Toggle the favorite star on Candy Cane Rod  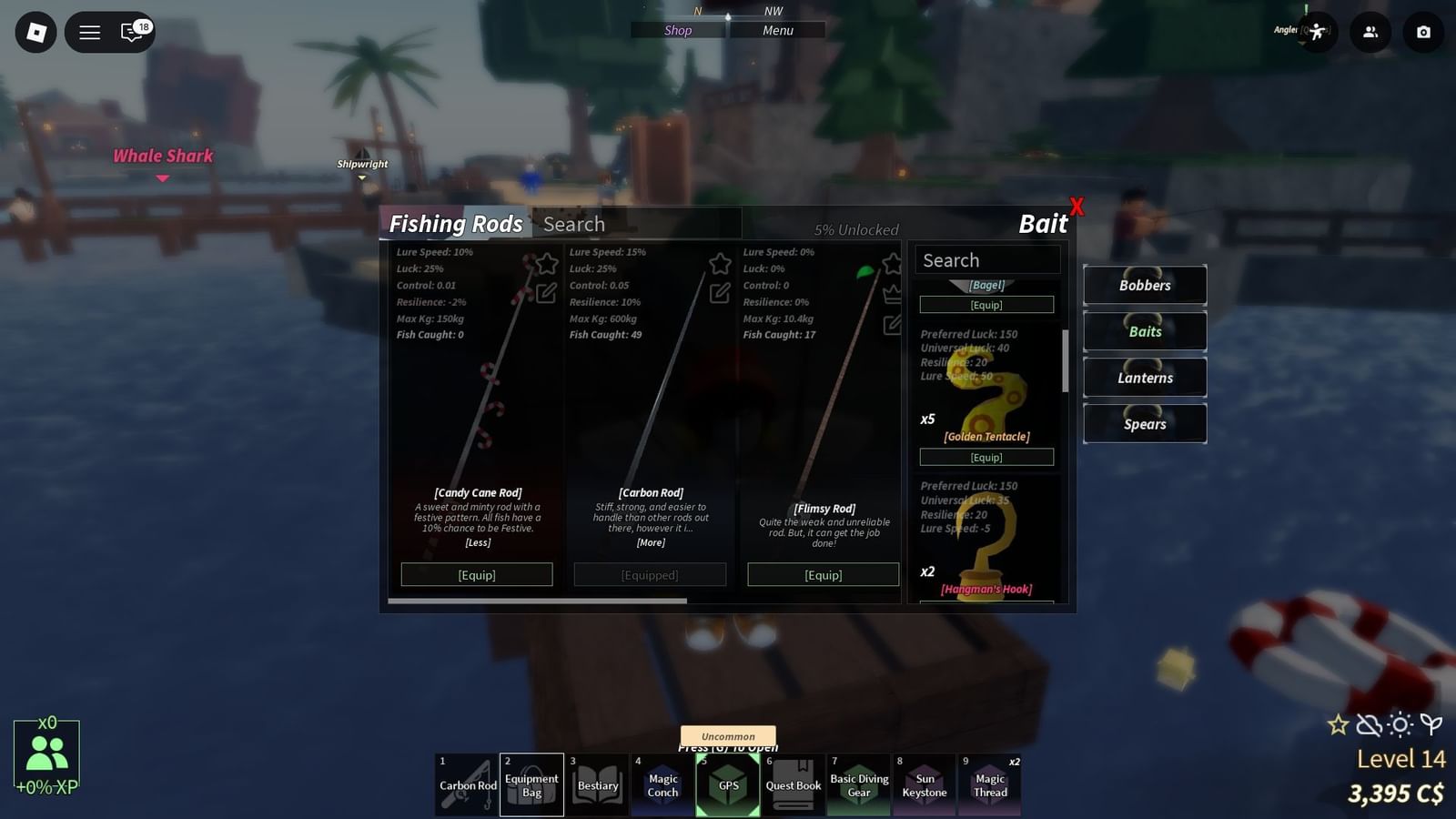[x=546, y=264]
